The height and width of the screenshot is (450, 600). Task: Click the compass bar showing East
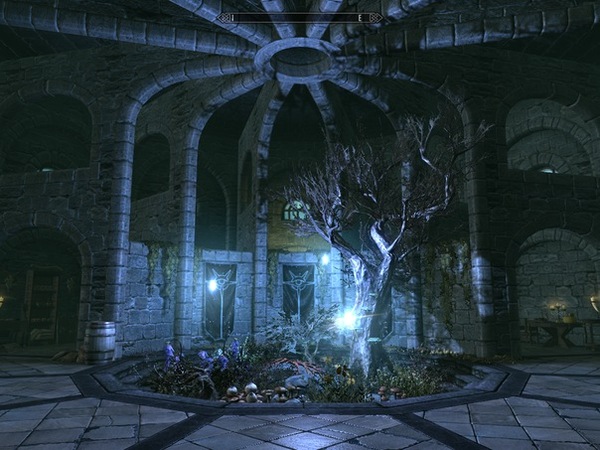pyautogui.click(x=300, y=18)
